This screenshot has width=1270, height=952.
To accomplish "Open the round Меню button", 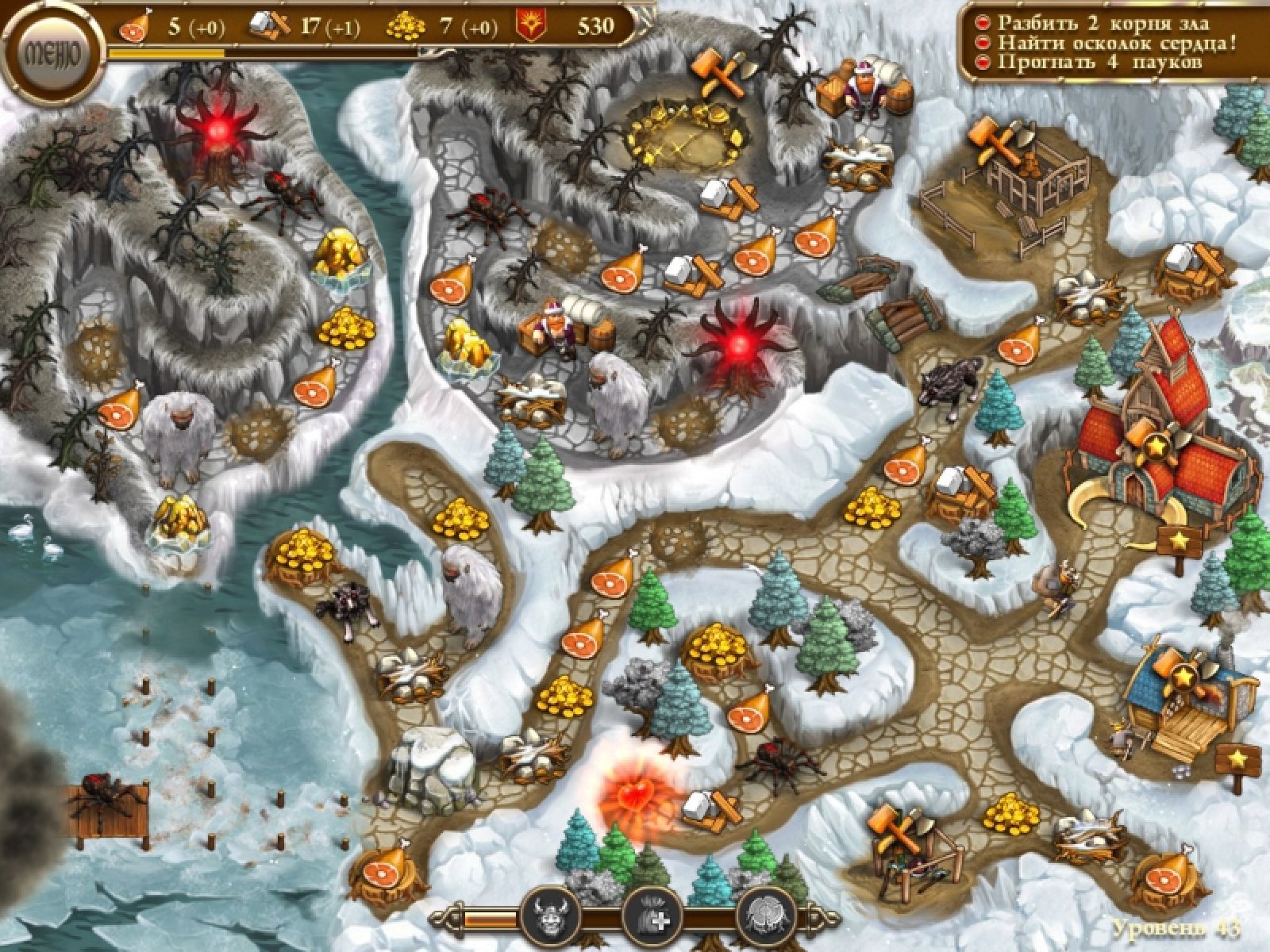I will click(53, 55).
